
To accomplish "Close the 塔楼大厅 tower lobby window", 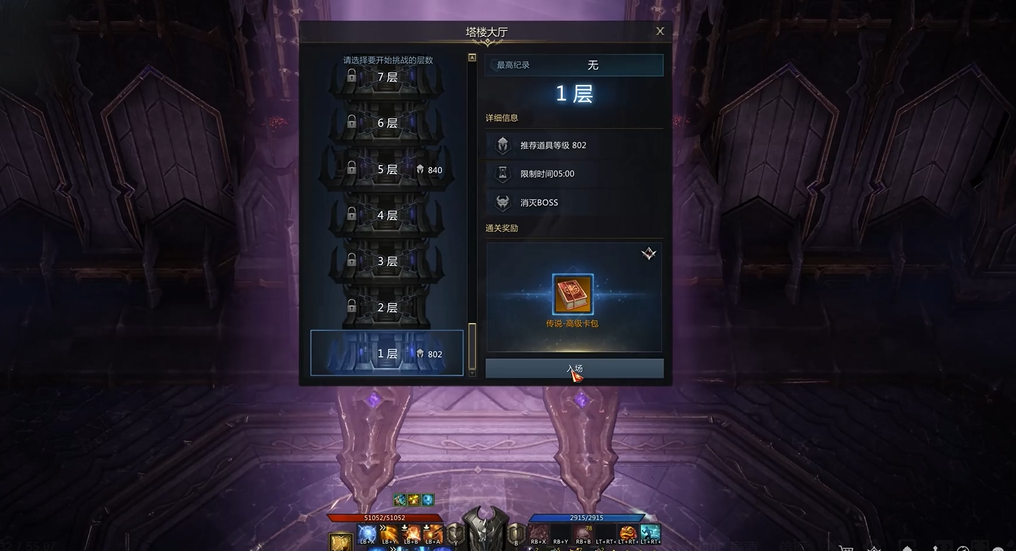I will (660, 32).
